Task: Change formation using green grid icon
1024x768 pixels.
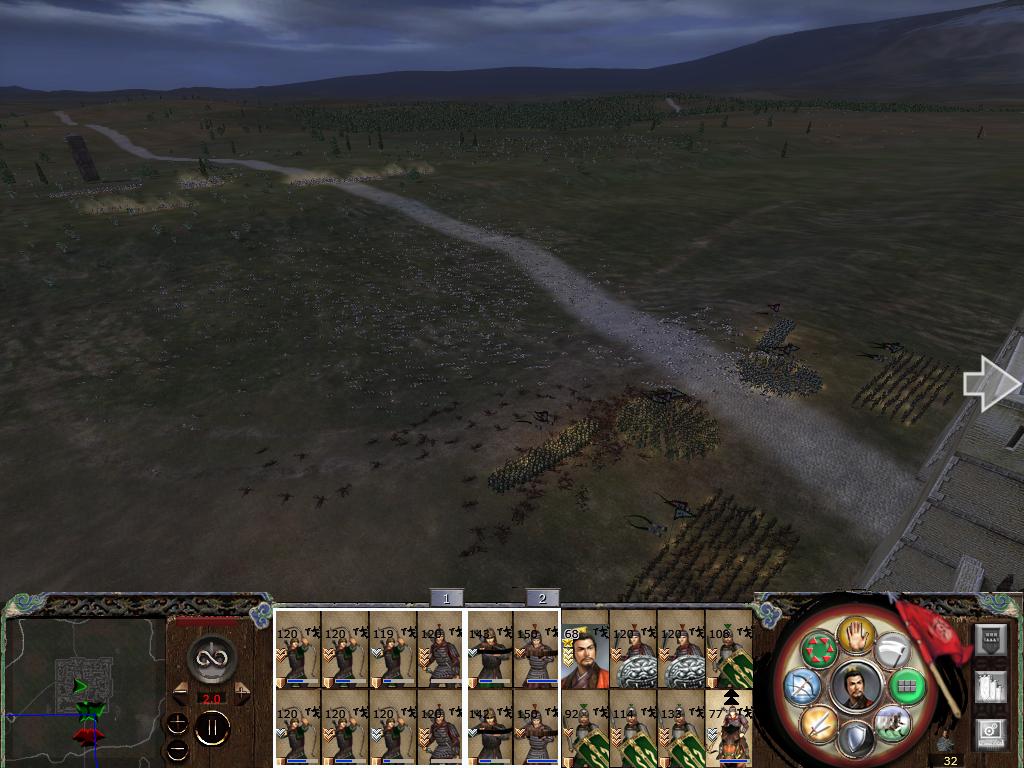Action: pos(907,686)
